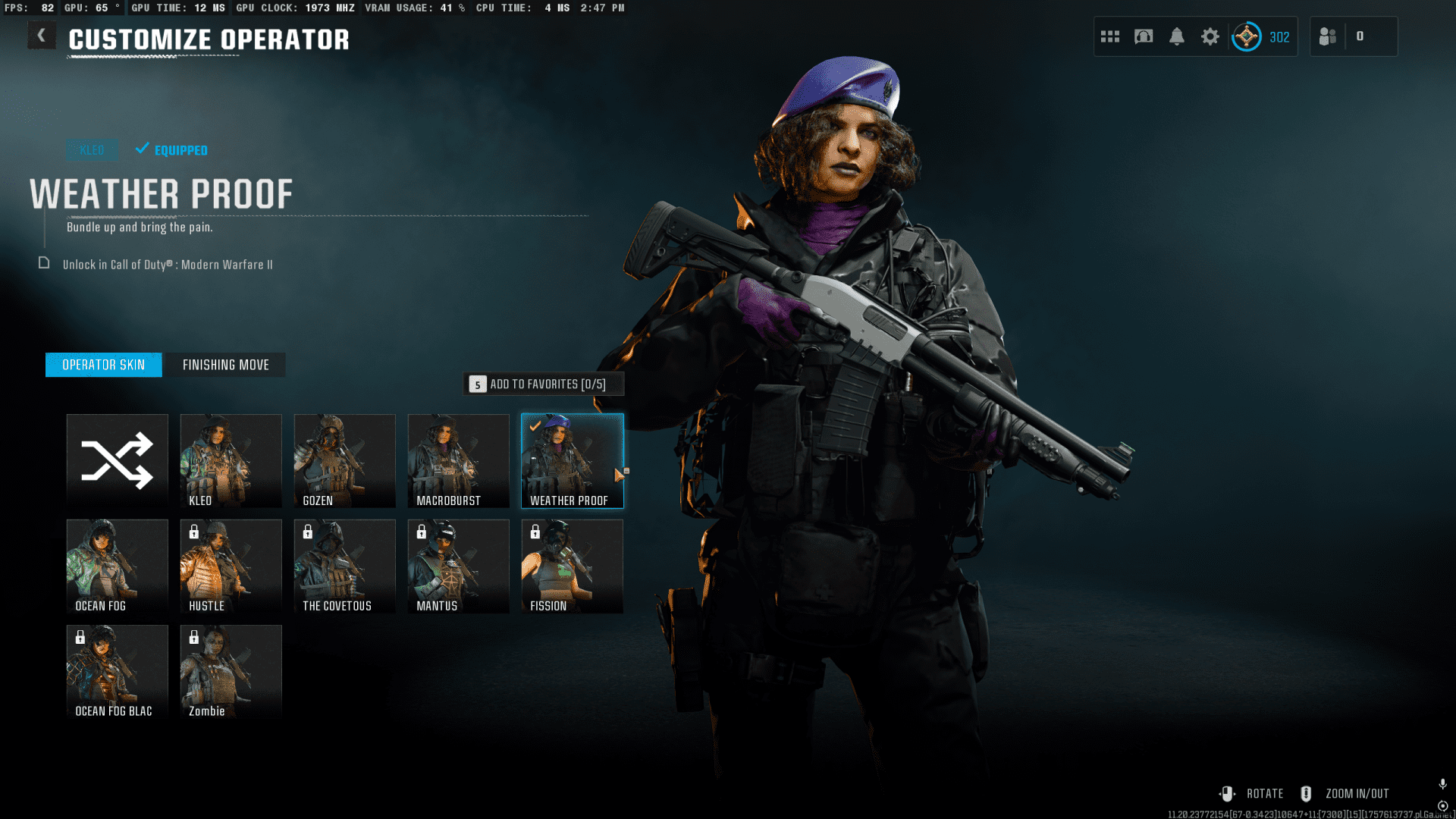
Task: Equip the Ocean Fog skin
Action: point(118,566)
